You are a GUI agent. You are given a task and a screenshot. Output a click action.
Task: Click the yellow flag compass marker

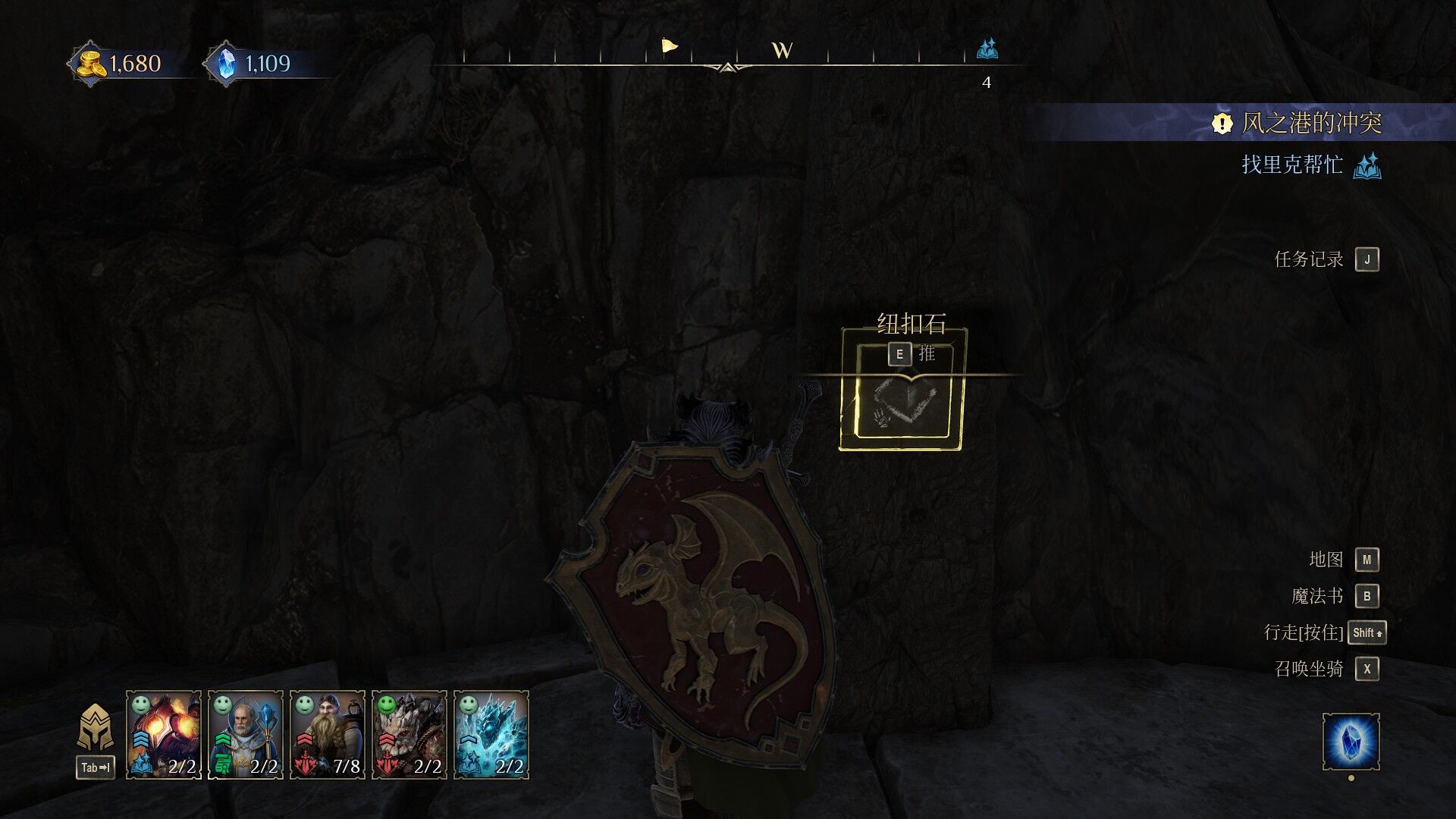pyautogui.click(x=669, y=47)
